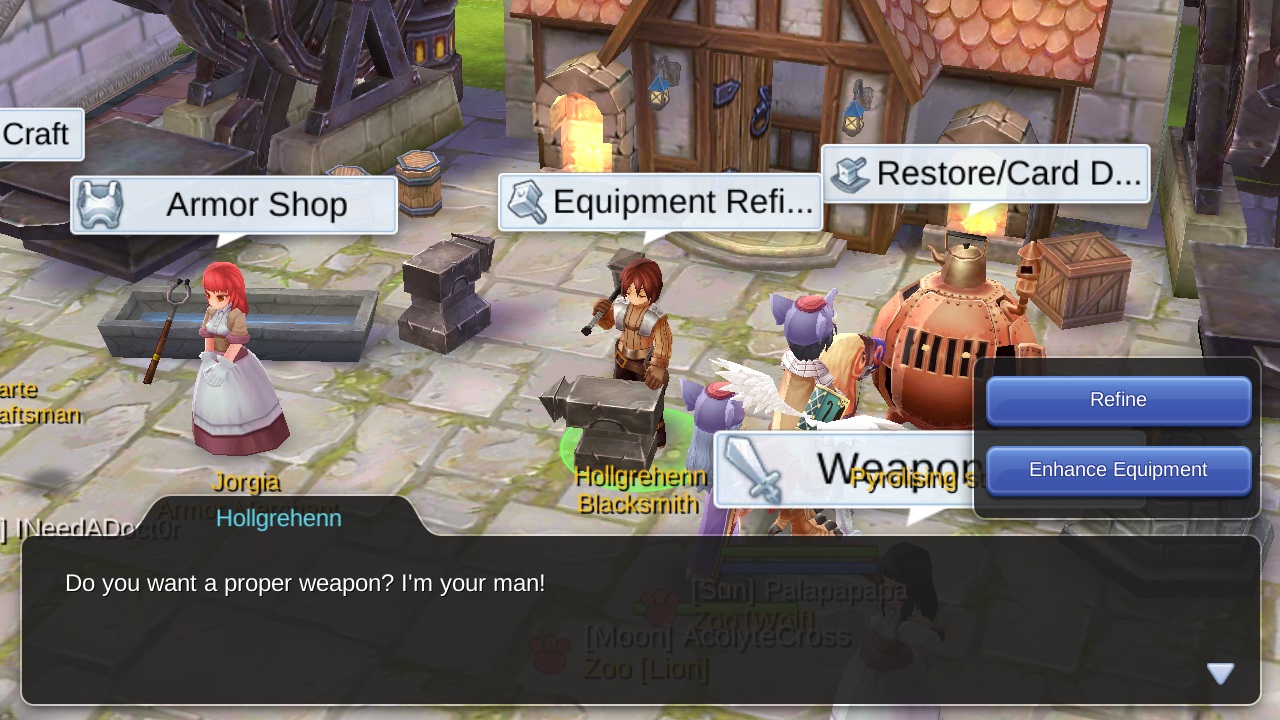1280x720 pixels.
Task: Select the Equipment Refine service
Action: click(x=683, y=201)
